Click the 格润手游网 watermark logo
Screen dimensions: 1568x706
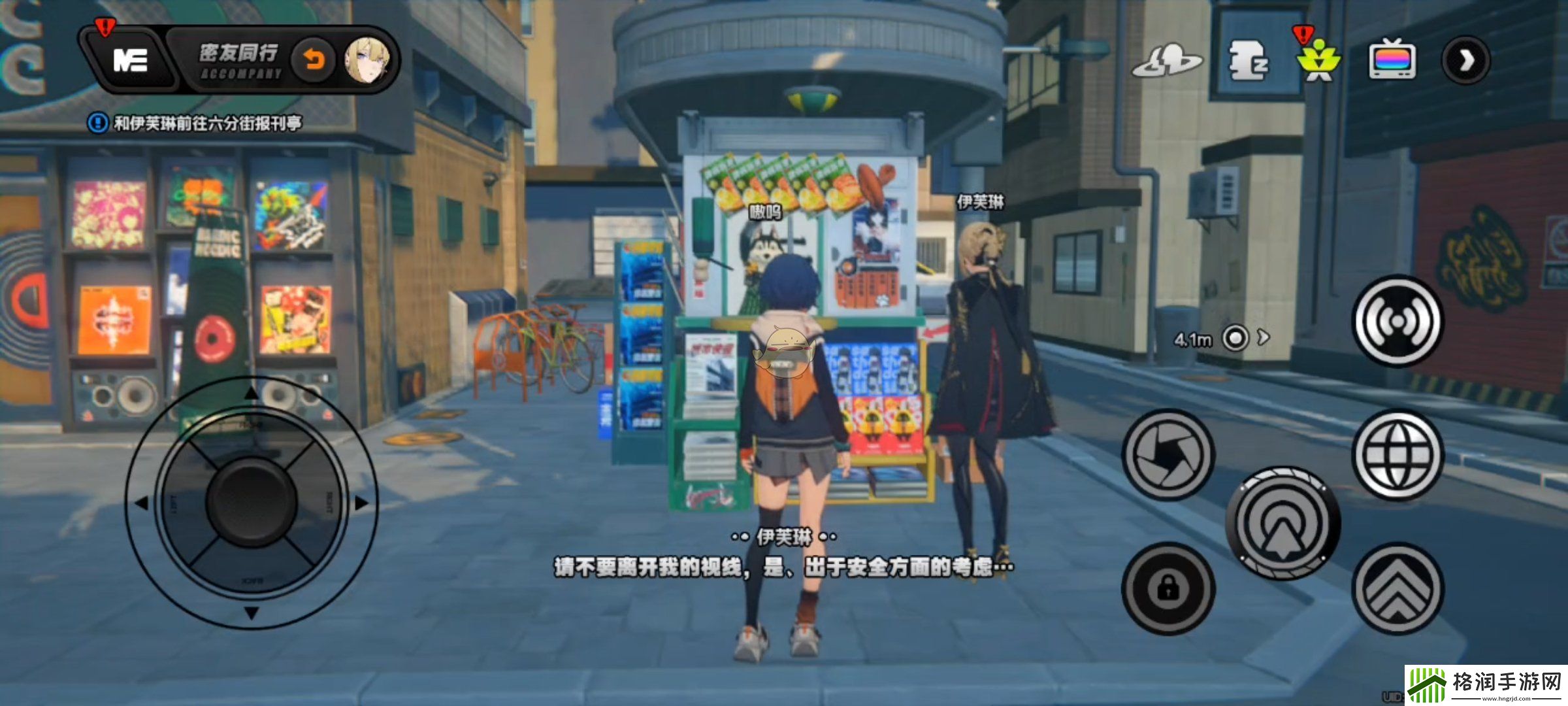click(x=1486, y=685)
